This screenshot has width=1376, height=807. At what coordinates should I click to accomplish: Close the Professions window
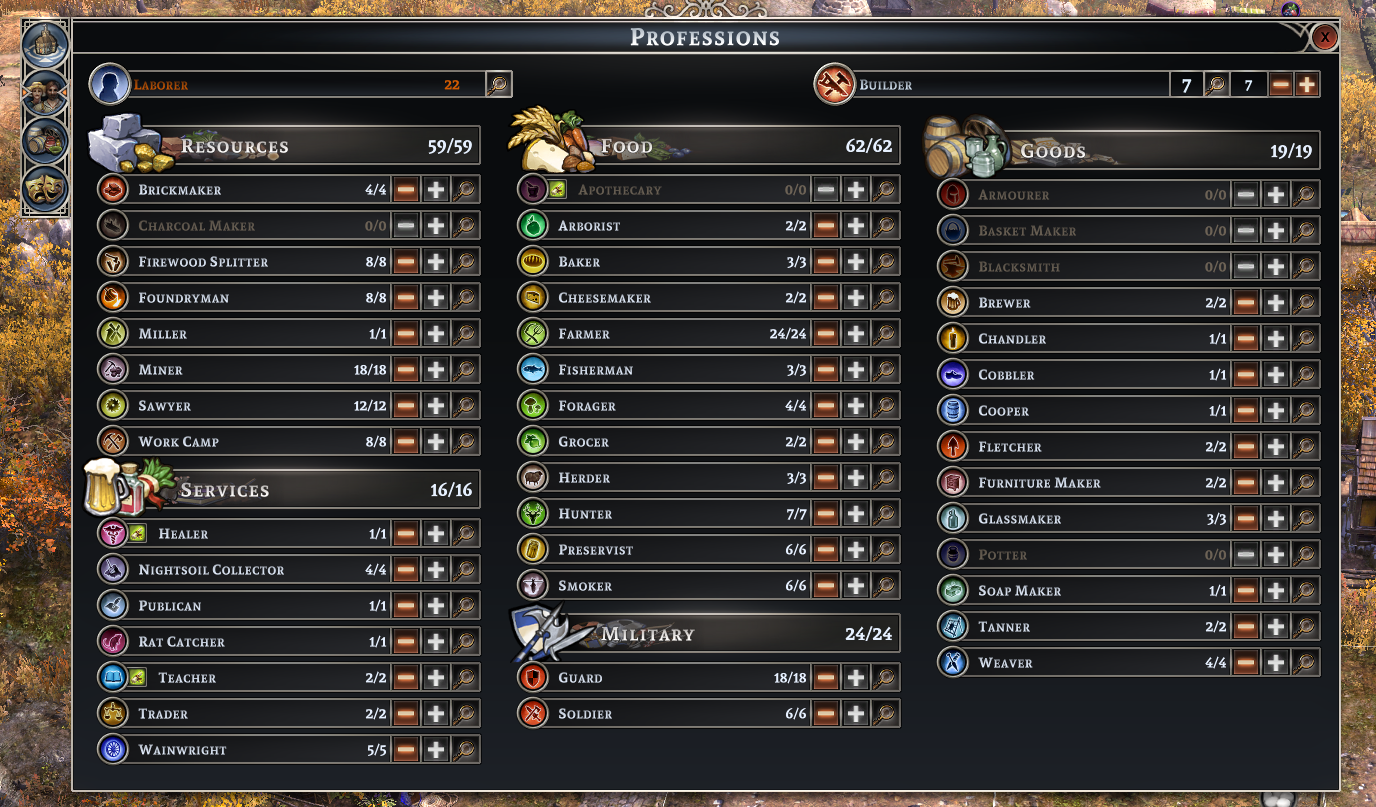(1324, 38)
